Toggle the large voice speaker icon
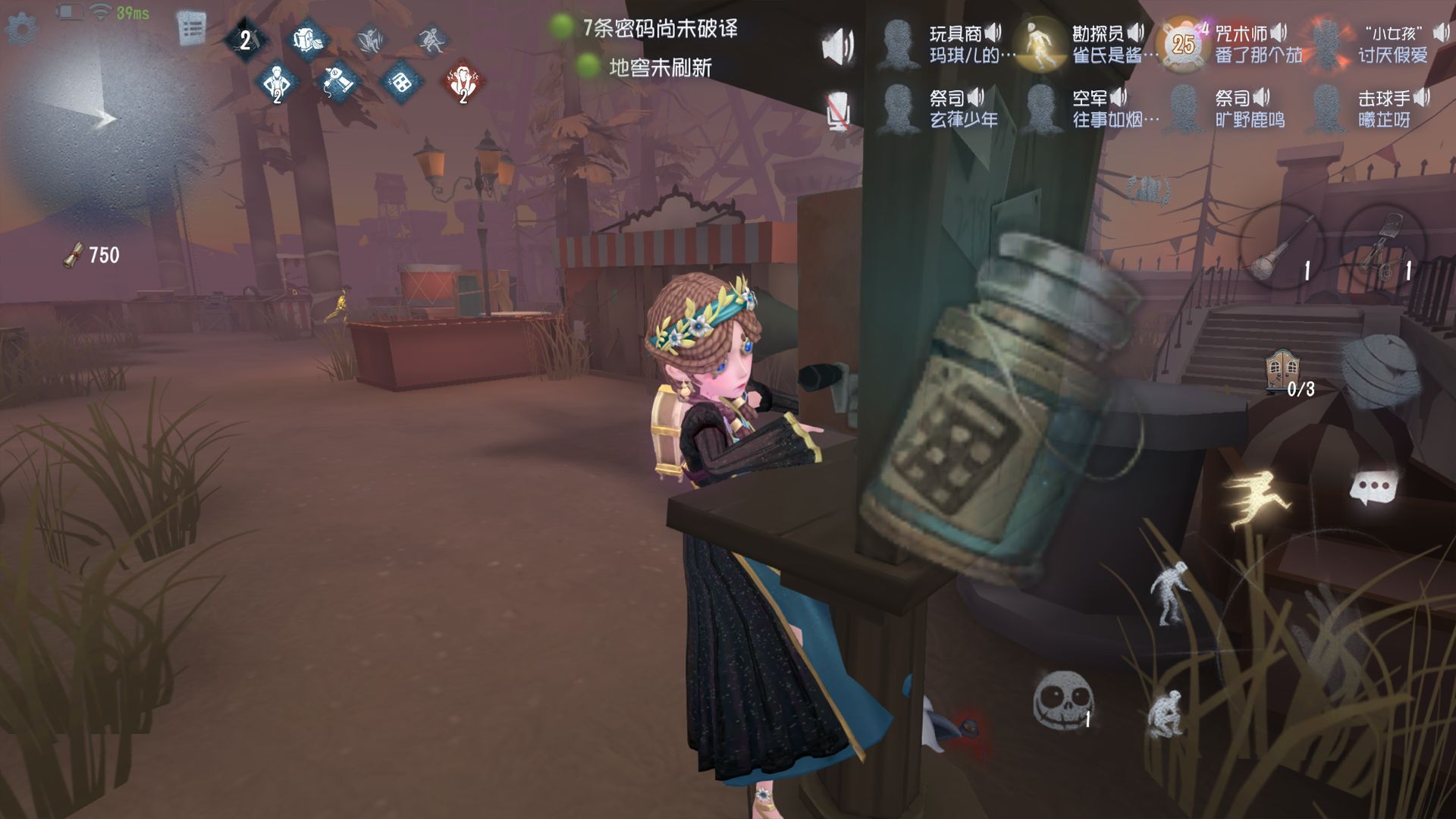This screenshot has width=1456, height=819. 838,45
